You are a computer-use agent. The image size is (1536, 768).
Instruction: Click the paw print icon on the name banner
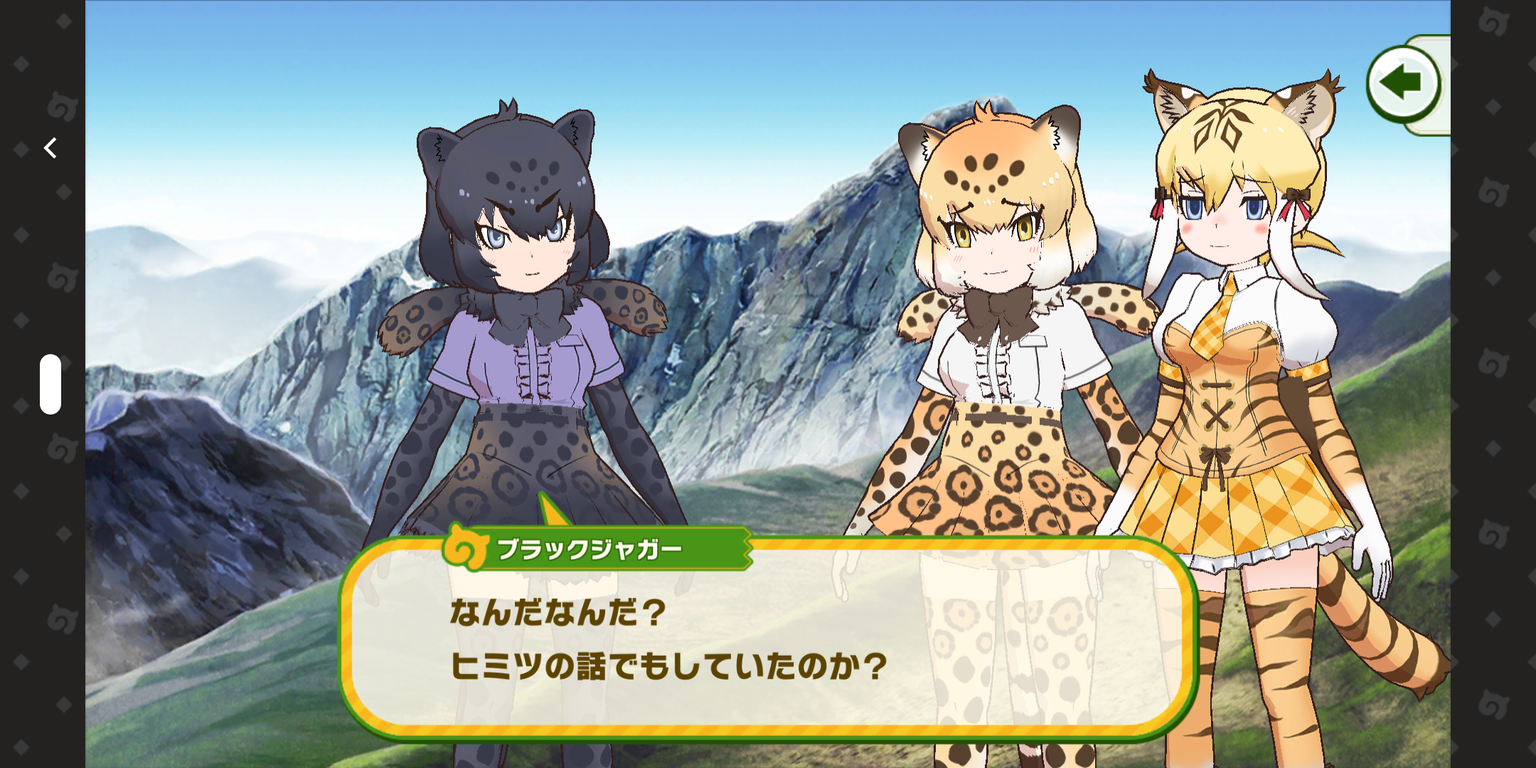(x=465, y=549)
